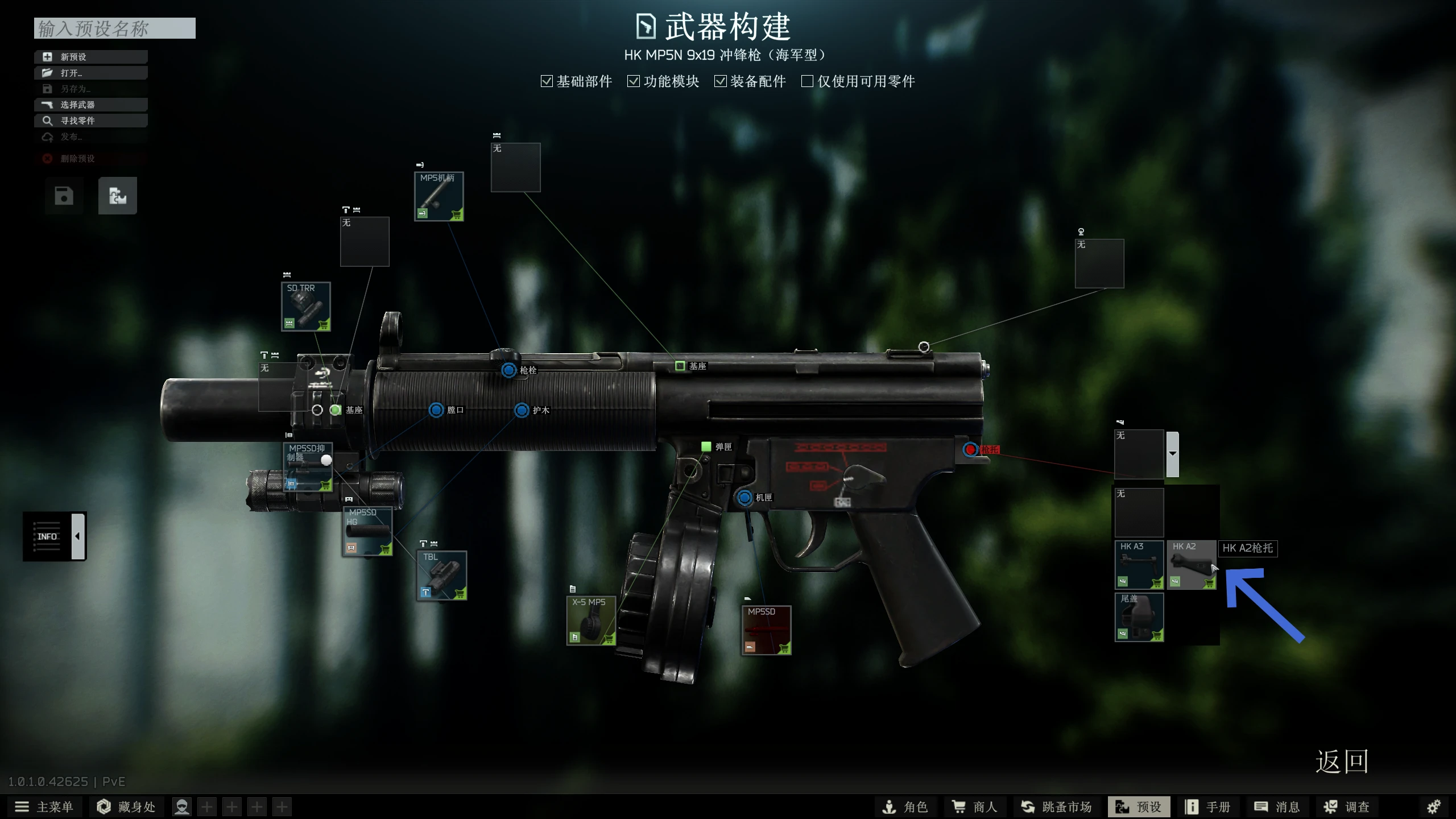Image resolution: width=1456 pixels, height=819 pixels.
Task: Open the 主菜单 main menu
Action: tap(44, 807)
